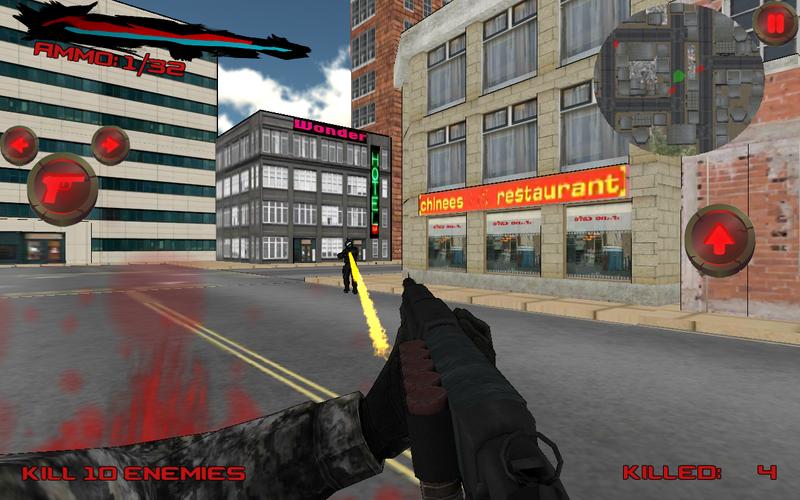This screenshot has height=500, width=800.
Task: Turn right with the right arrow button
Action: point(110,144)
